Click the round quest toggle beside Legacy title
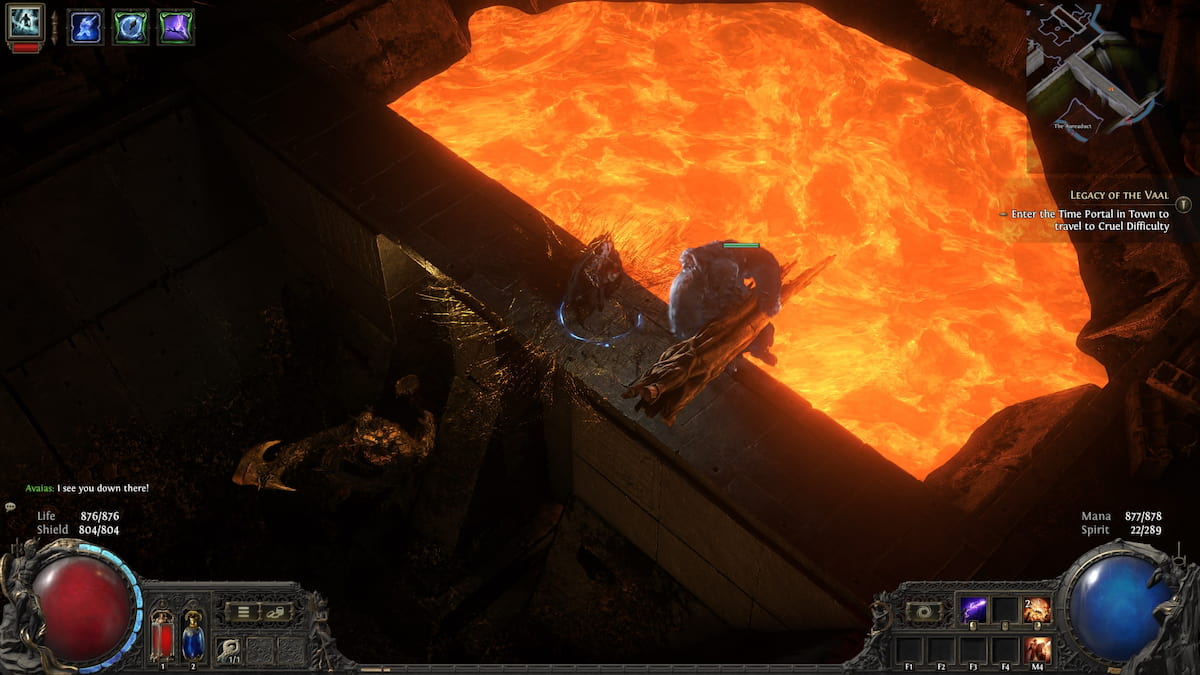1200x675 pixels. 1184,204
